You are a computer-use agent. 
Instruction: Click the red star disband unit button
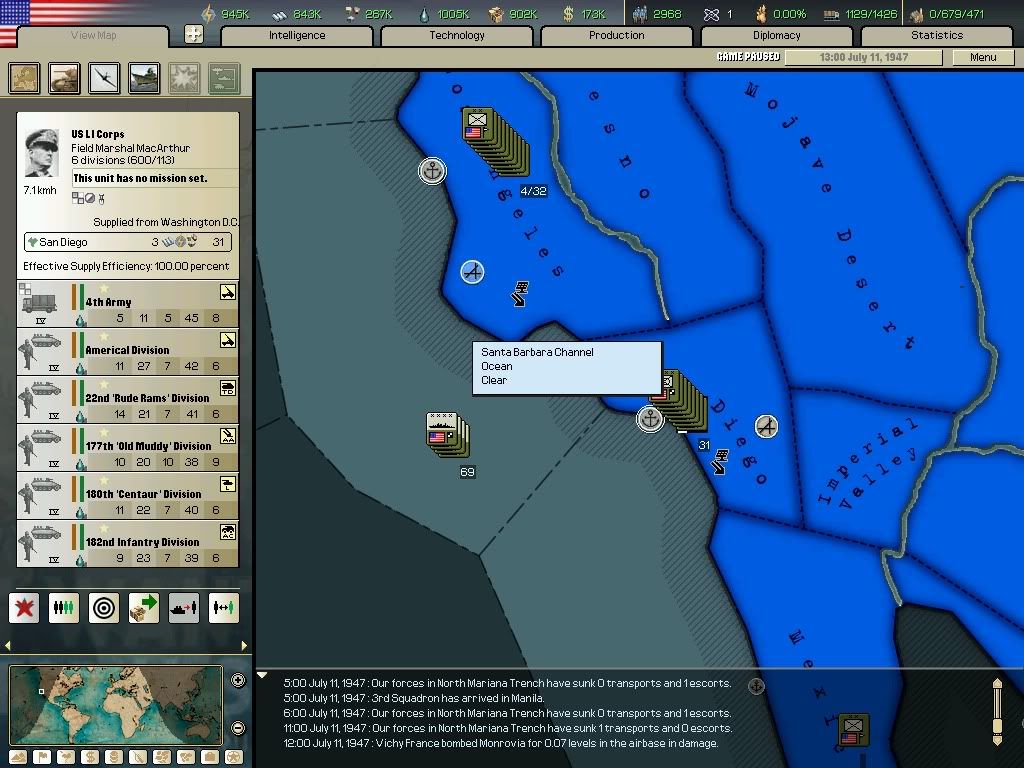[x=25, y=608]
